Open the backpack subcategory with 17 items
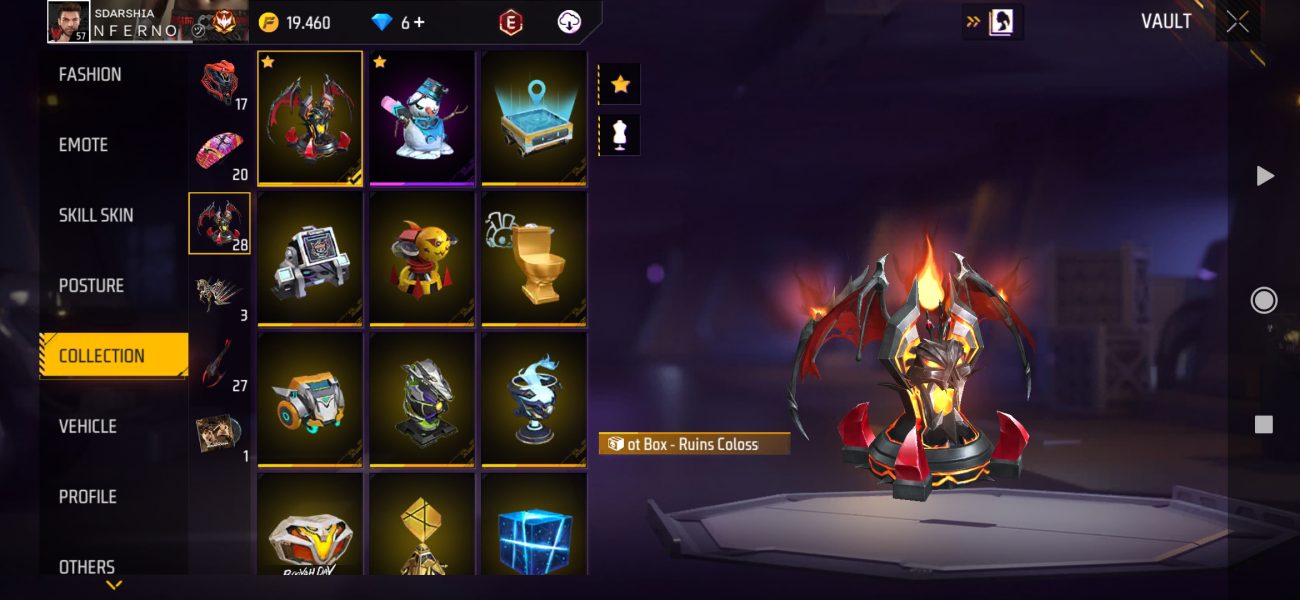The width and height of the screenshot is (1300, 600). click(220, 82)
